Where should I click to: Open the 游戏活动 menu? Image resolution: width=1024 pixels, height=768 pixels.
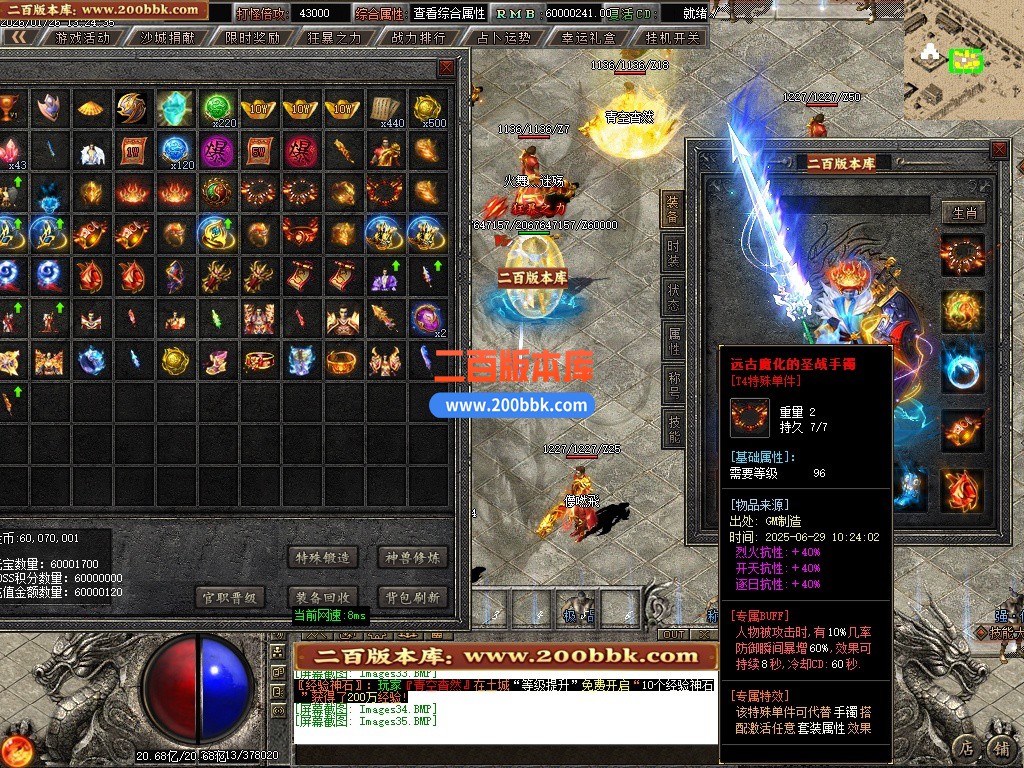[x=82, y=38]
